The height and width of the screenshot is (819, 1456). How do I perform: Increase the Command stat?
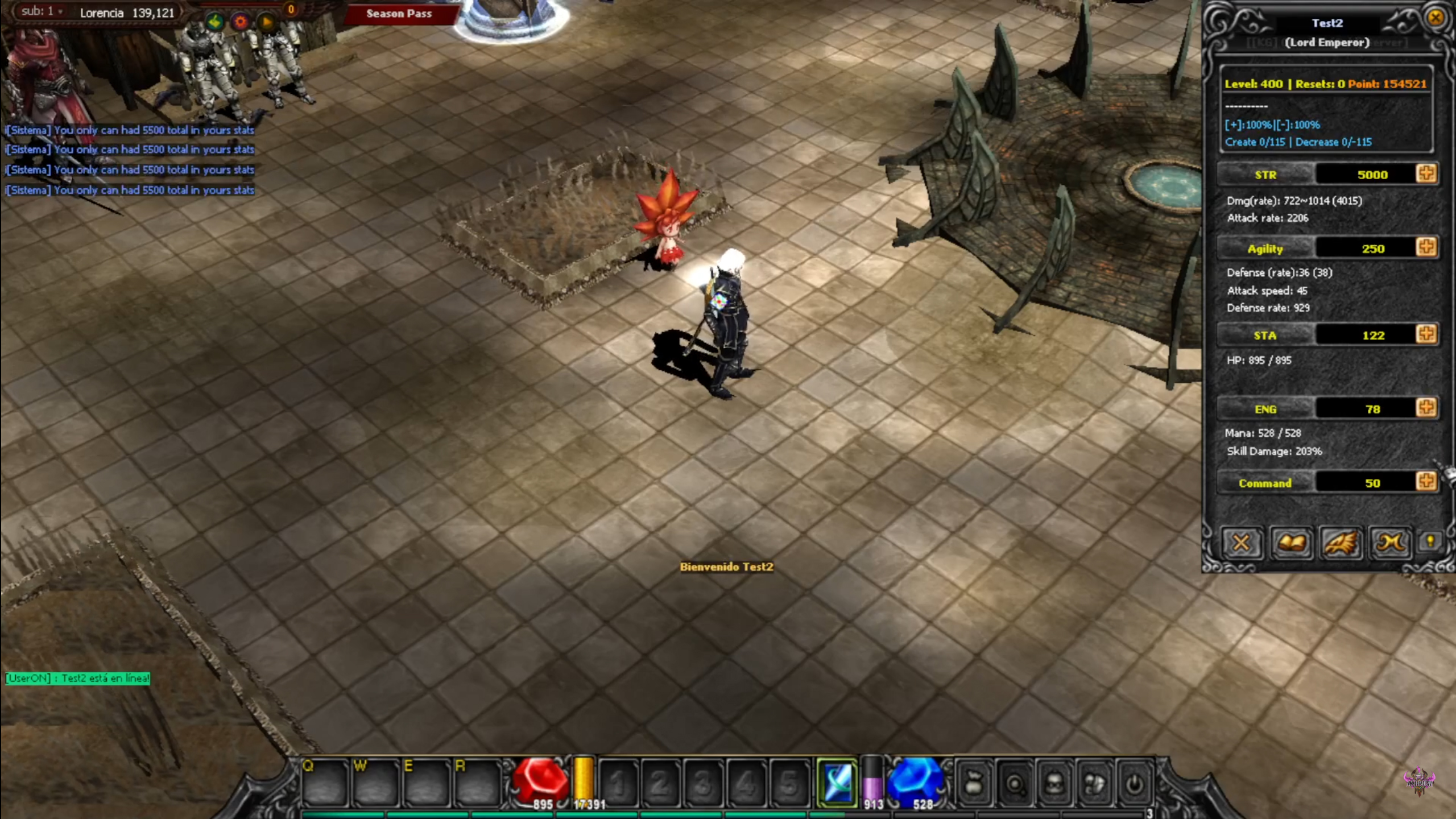point(1426,482)
